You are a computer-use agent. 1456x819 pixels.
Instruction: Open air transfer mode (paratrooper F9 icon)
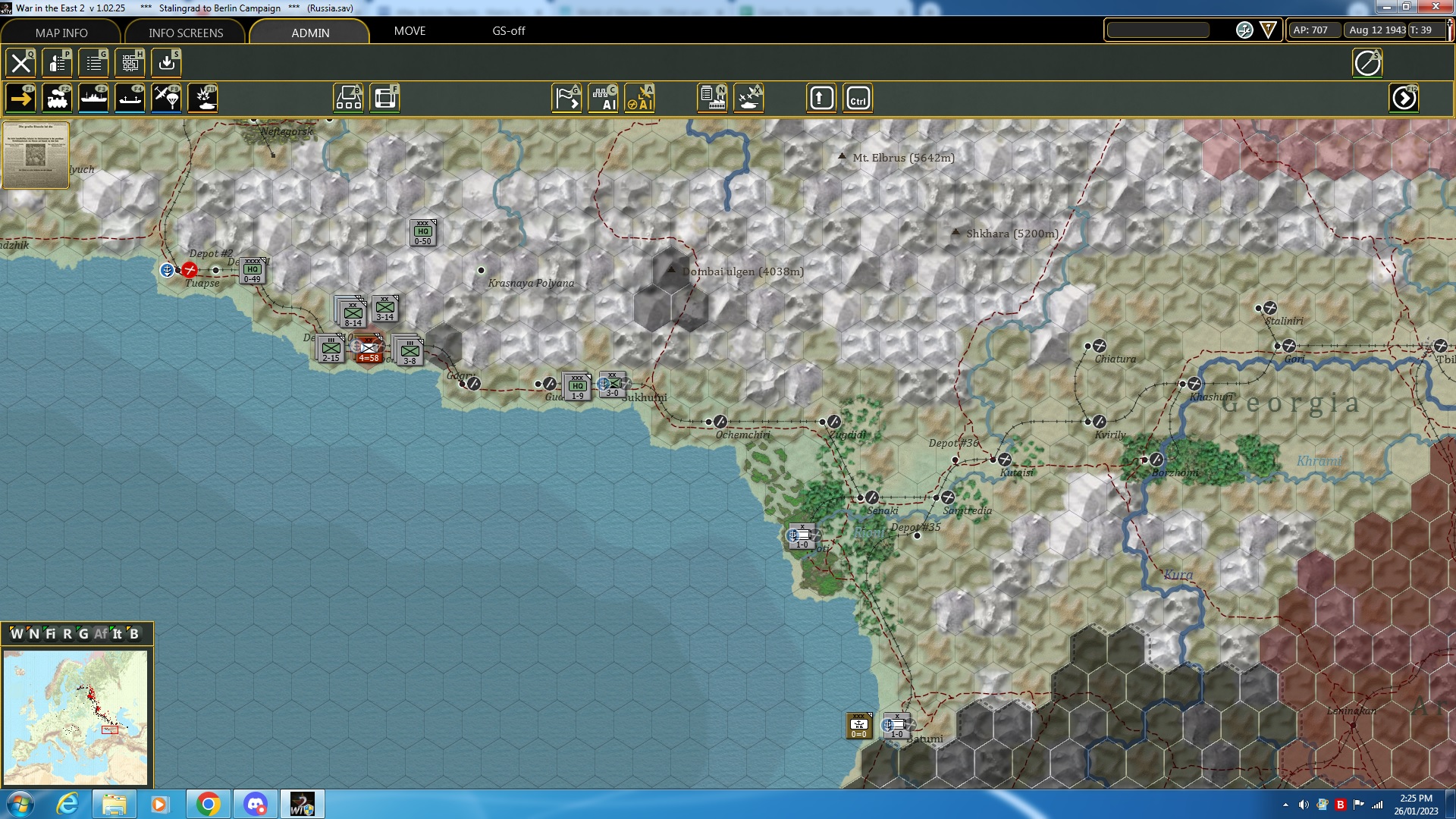pyautogui.click(x=166, y=97)
